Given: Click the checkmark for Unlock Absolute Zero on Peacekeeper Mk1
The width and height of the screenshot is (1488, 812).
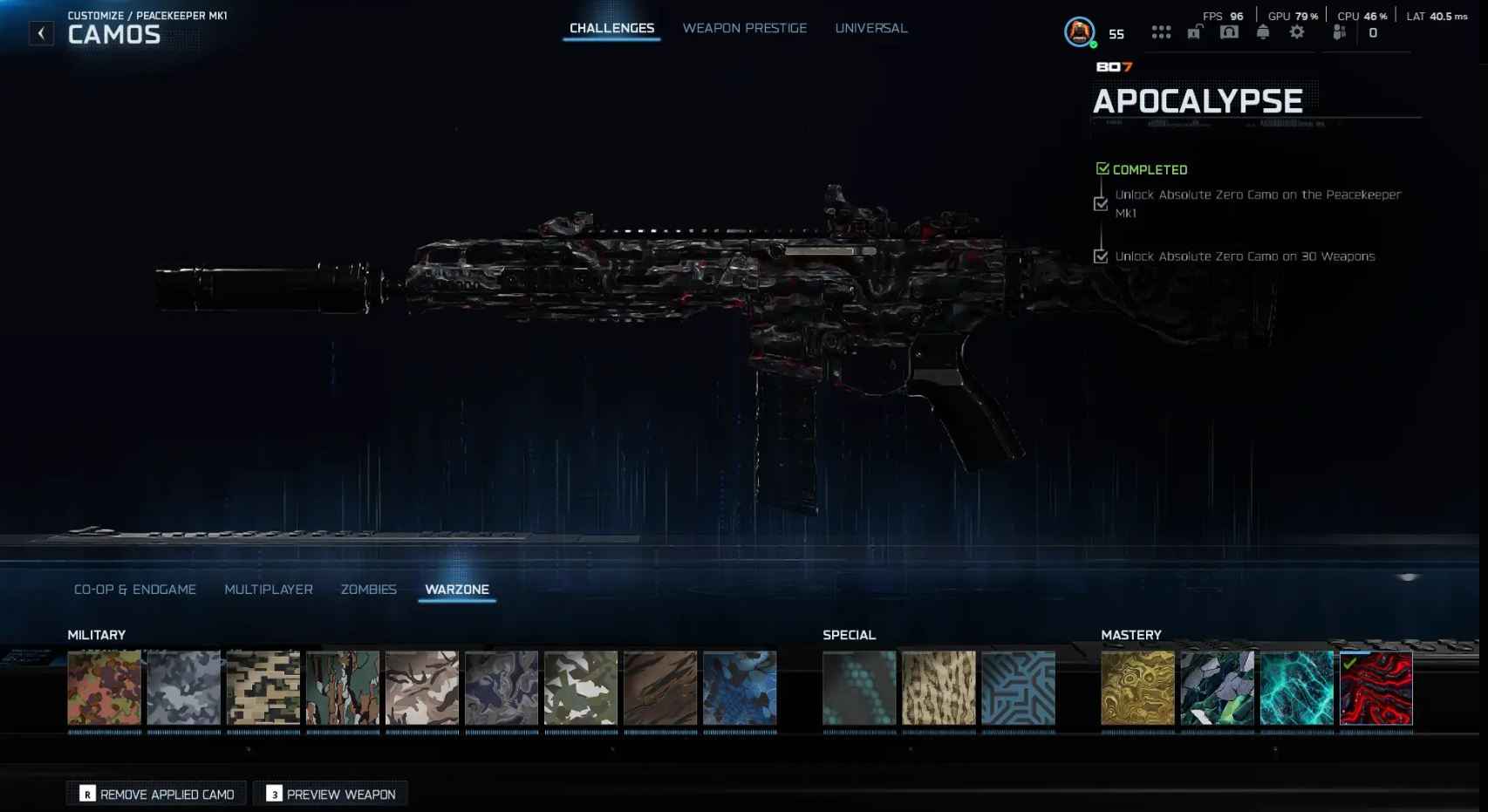Looking at the screenshot, I should (1100, 203).
